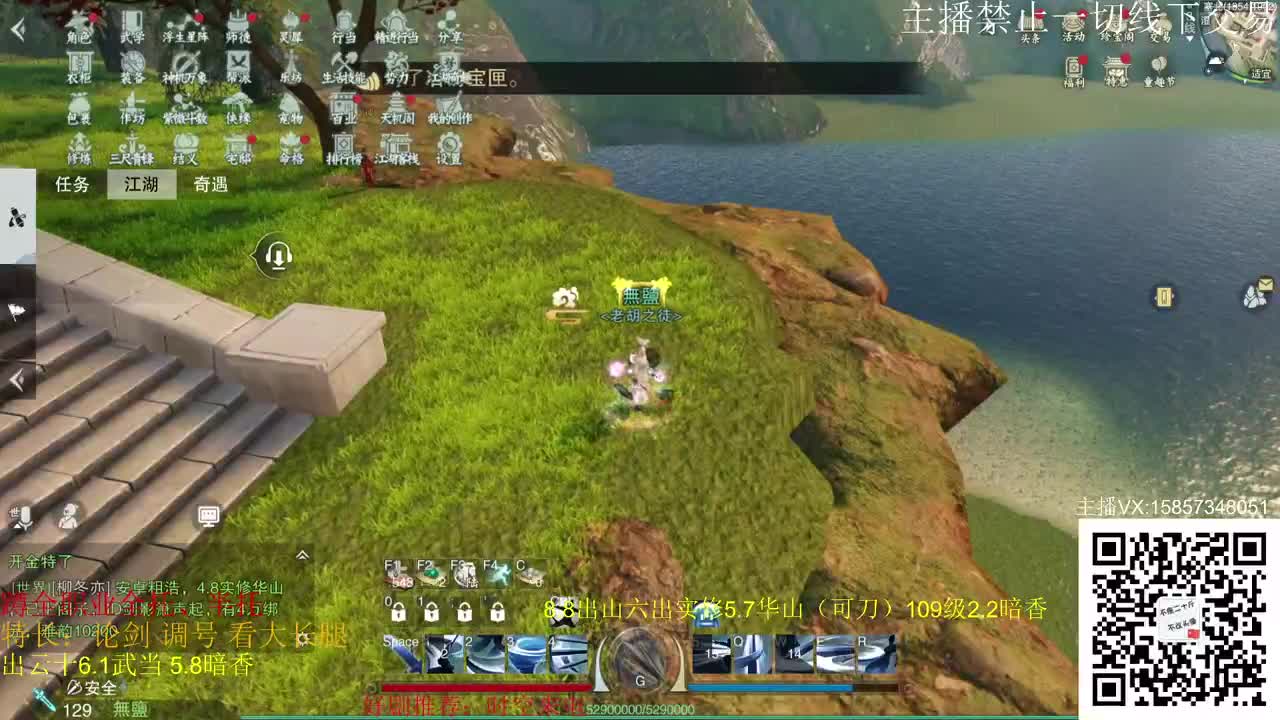Collapse the menu using the left edge arrow
The image size is (1280, 720).
tap(15, 380)
